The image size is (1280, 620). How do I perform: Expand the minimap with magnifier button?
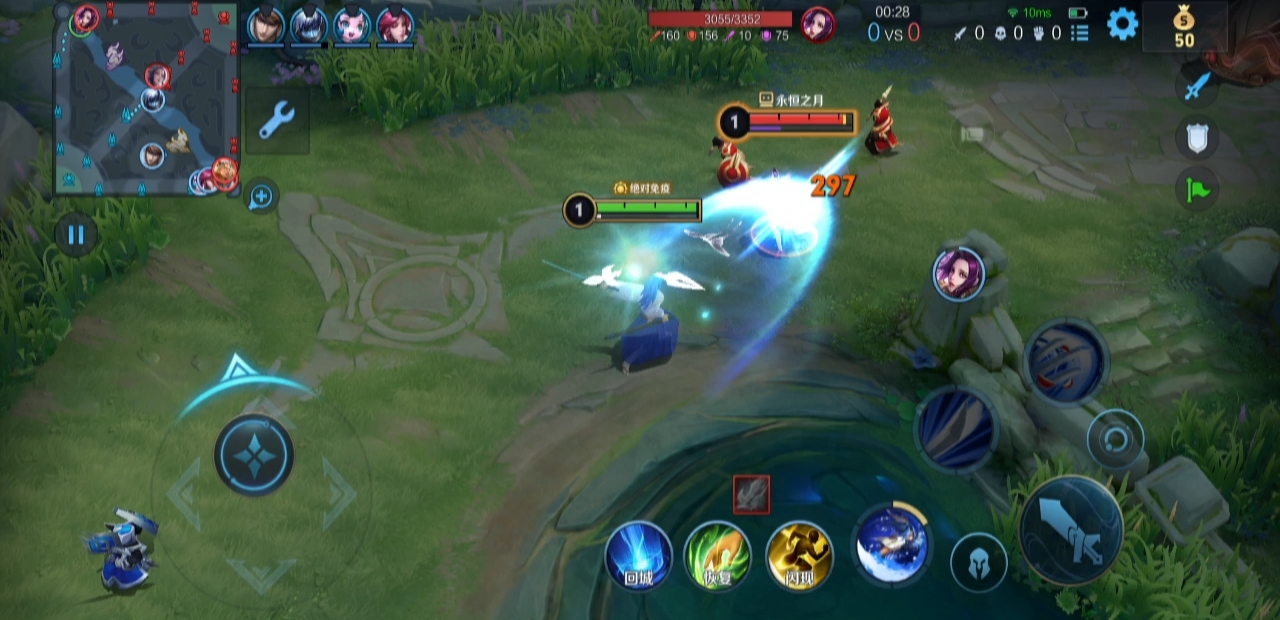pyautogui.click(x=260, y=196)
